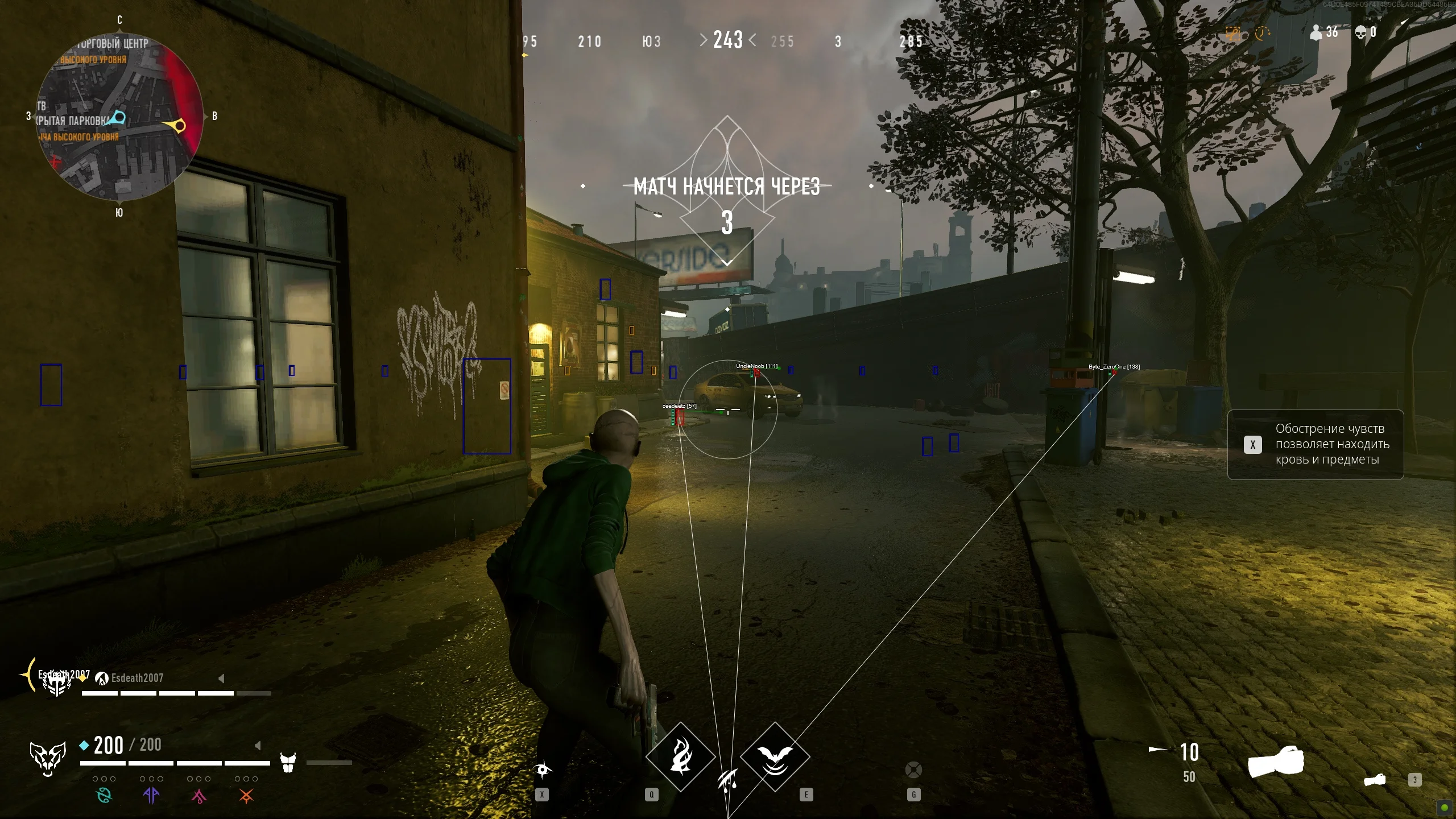Activate the bat ability in the right diamond
The height and width of the screenshot is (819, 1456).
click(775, 756)
